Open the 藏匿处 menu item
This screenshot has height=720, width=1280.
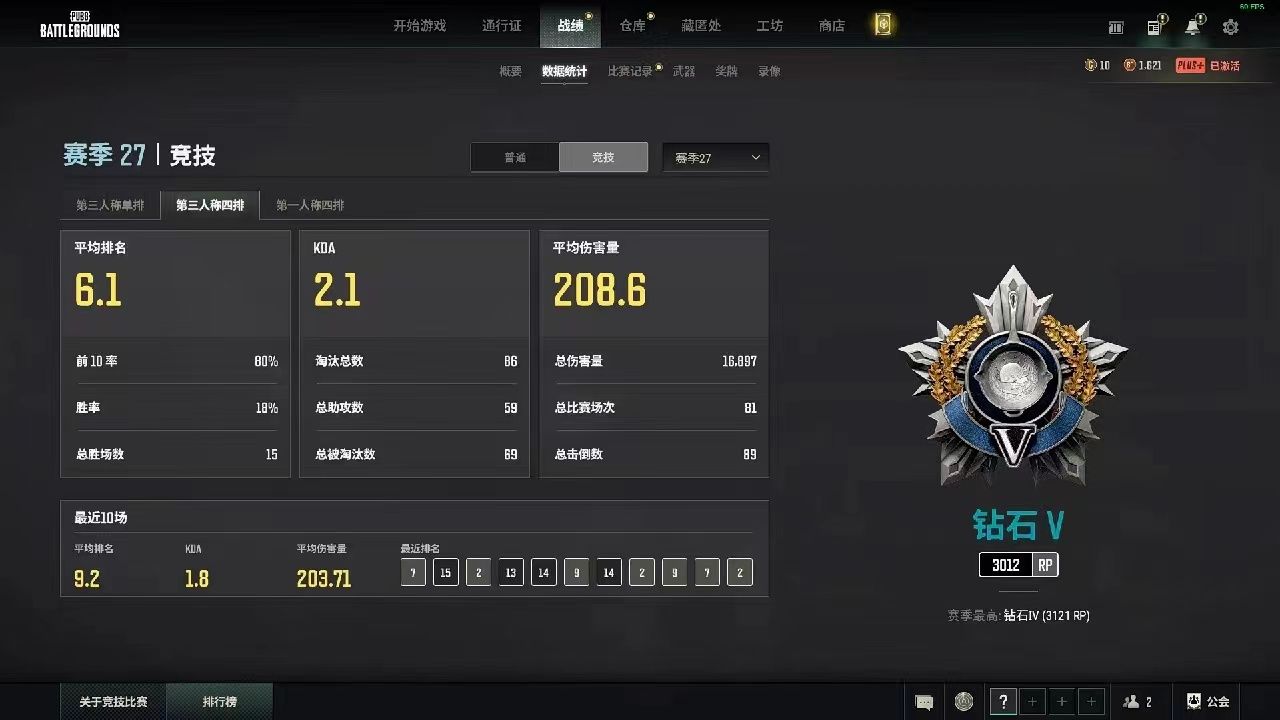(701, 26)
